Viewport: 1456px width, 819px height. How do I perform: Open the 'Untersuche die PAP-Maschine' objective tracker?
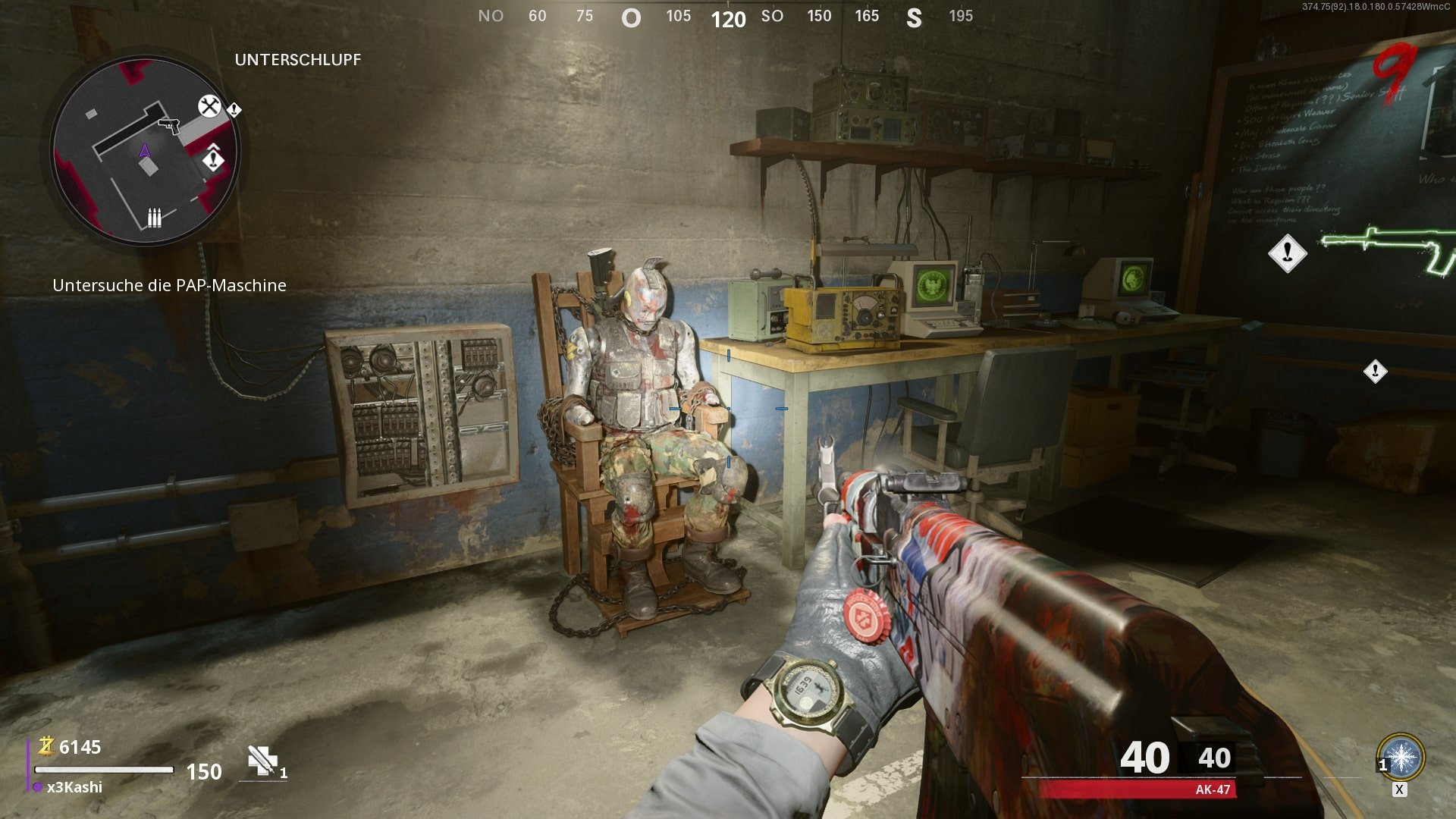click(169, 285)
